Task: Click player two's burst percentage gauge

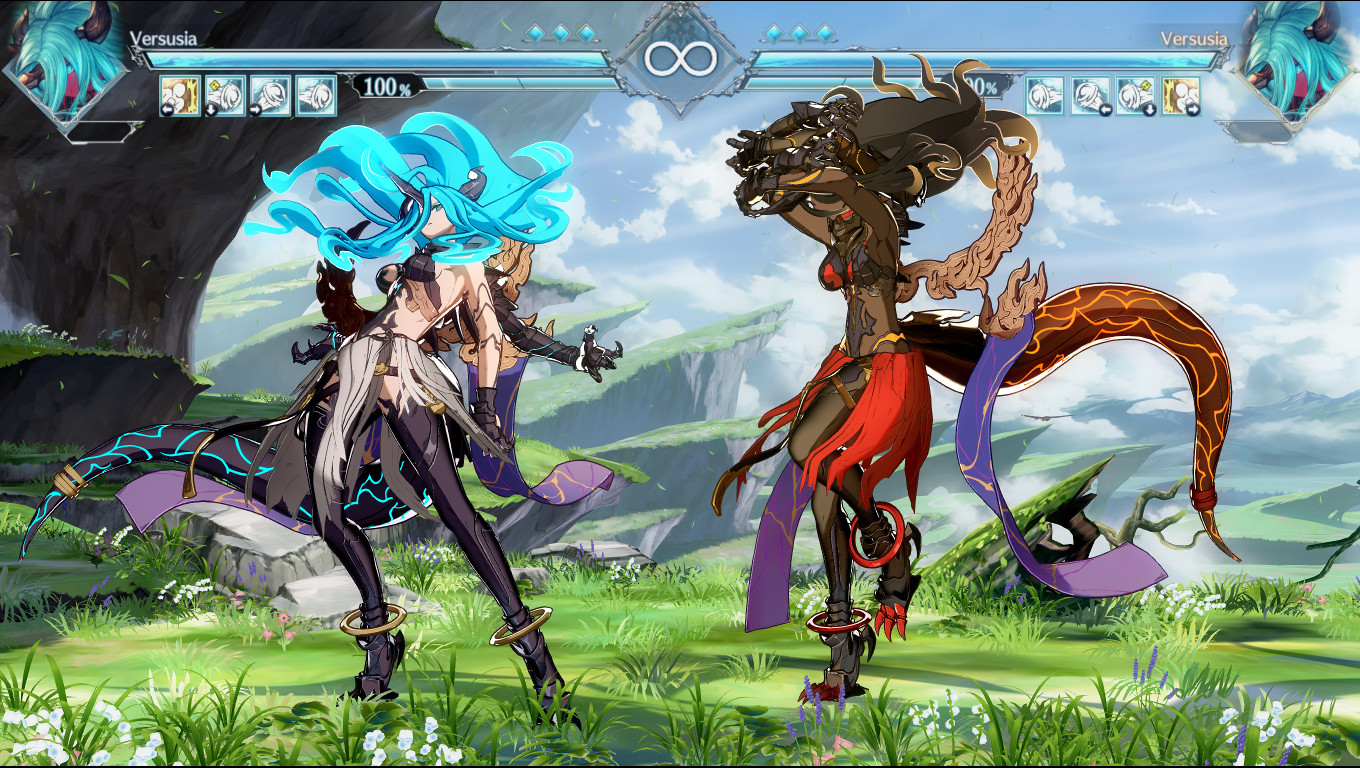Action: pos(977,89)
